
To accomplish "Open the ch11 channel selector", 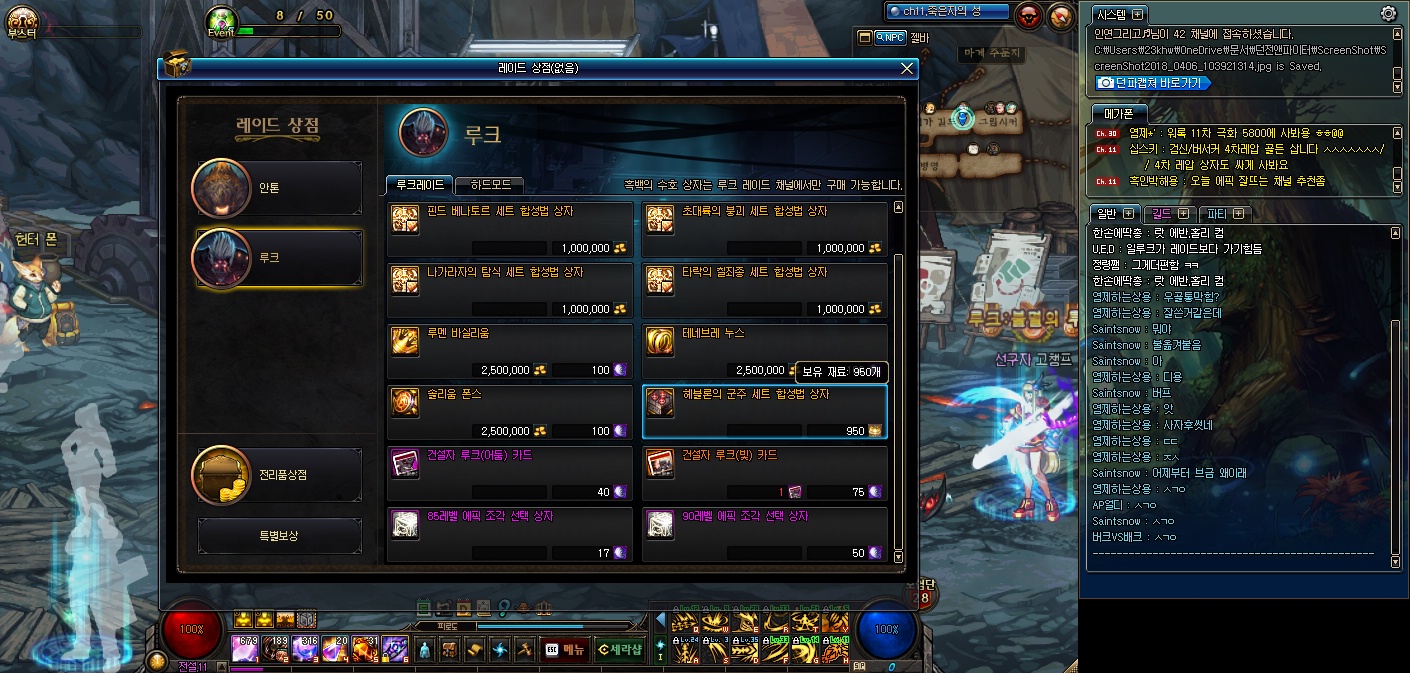I will click(x=947, y=11).
